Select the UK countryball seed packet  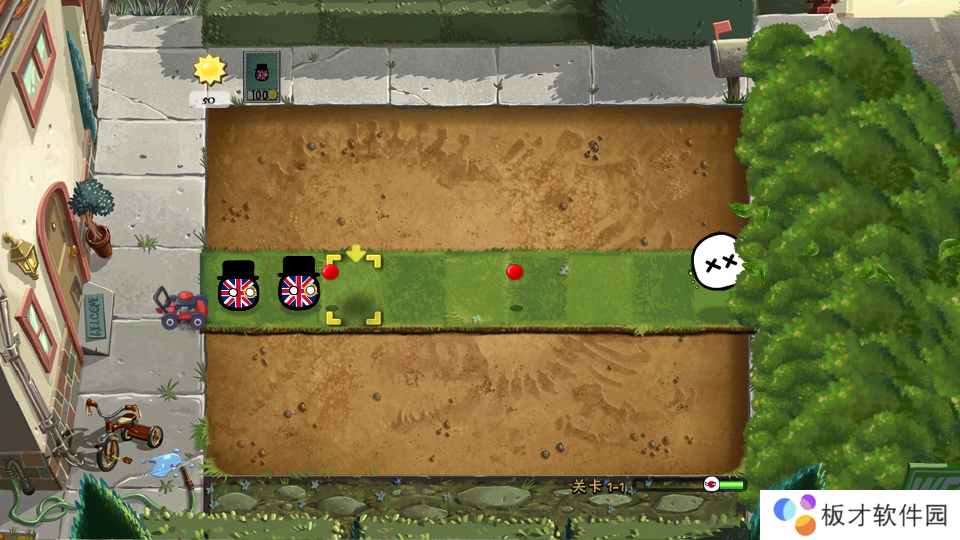click(x=262, y=77)
